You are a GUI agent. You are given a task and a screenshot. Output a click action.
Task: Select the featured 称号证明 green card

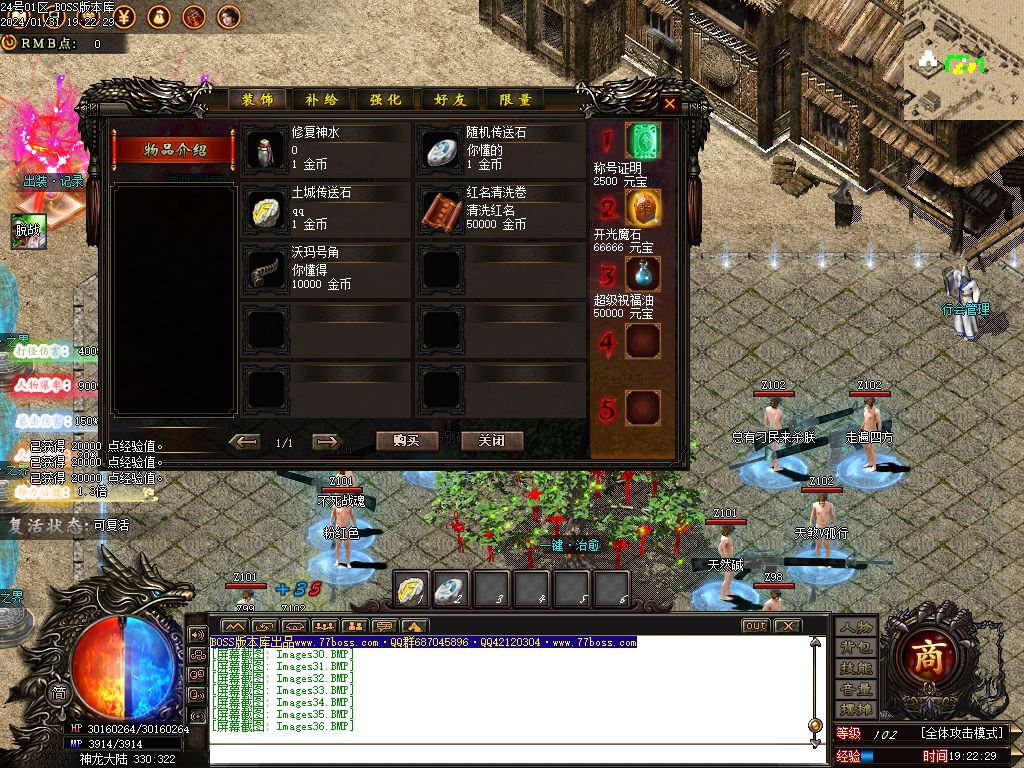643,141
